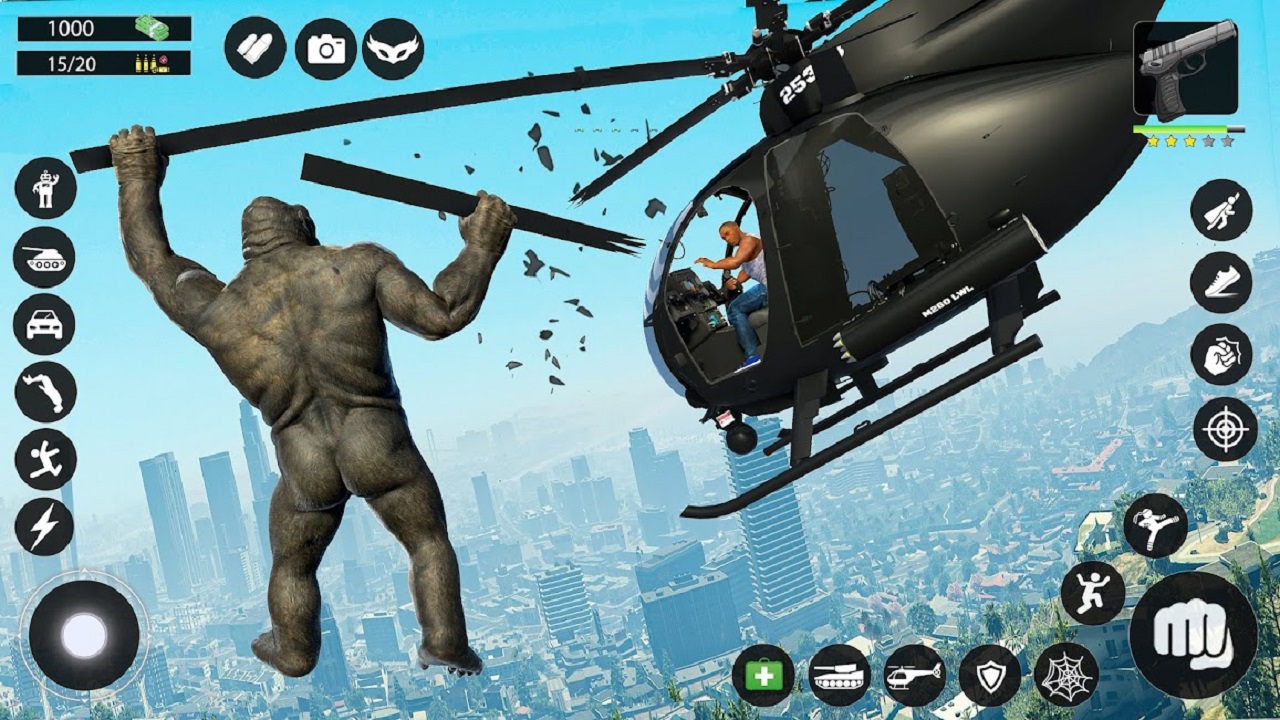Activate the backflip move icon

44,388
